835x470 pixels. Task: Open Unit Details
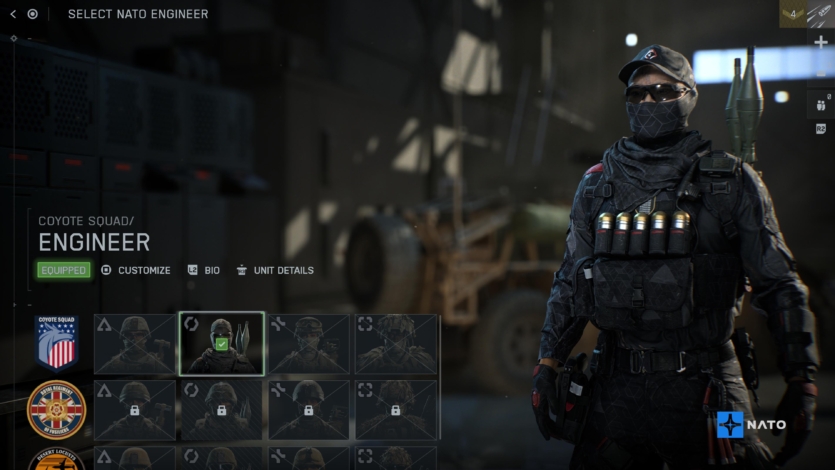(275, 270)
